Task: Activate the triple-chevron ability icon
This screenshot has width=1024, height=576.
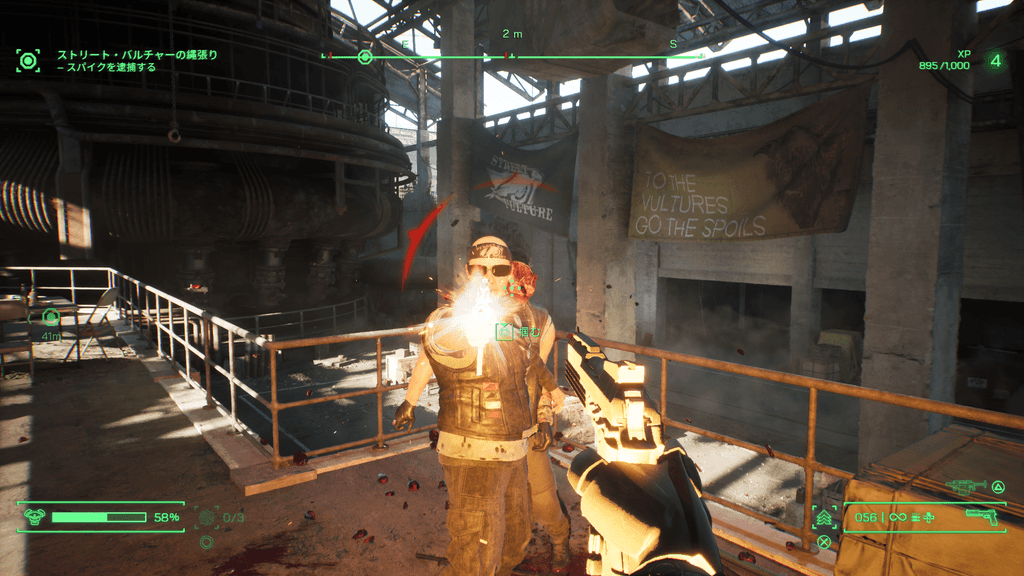Action: [x=825, y=517]
